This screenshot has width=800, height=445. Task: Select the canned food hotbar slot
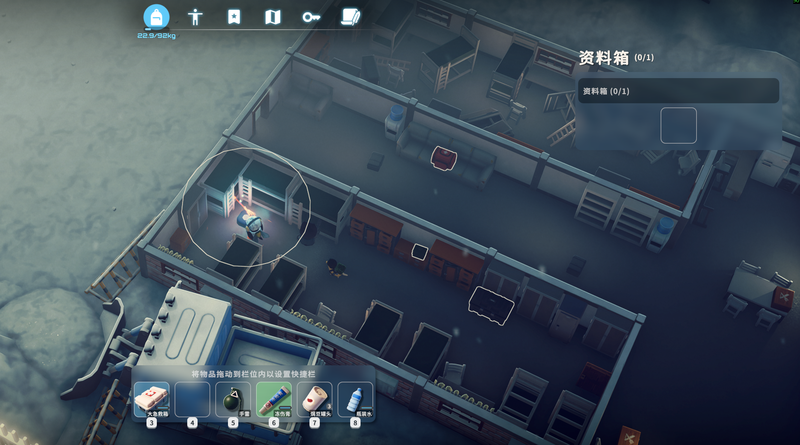[x=315, y=401]
